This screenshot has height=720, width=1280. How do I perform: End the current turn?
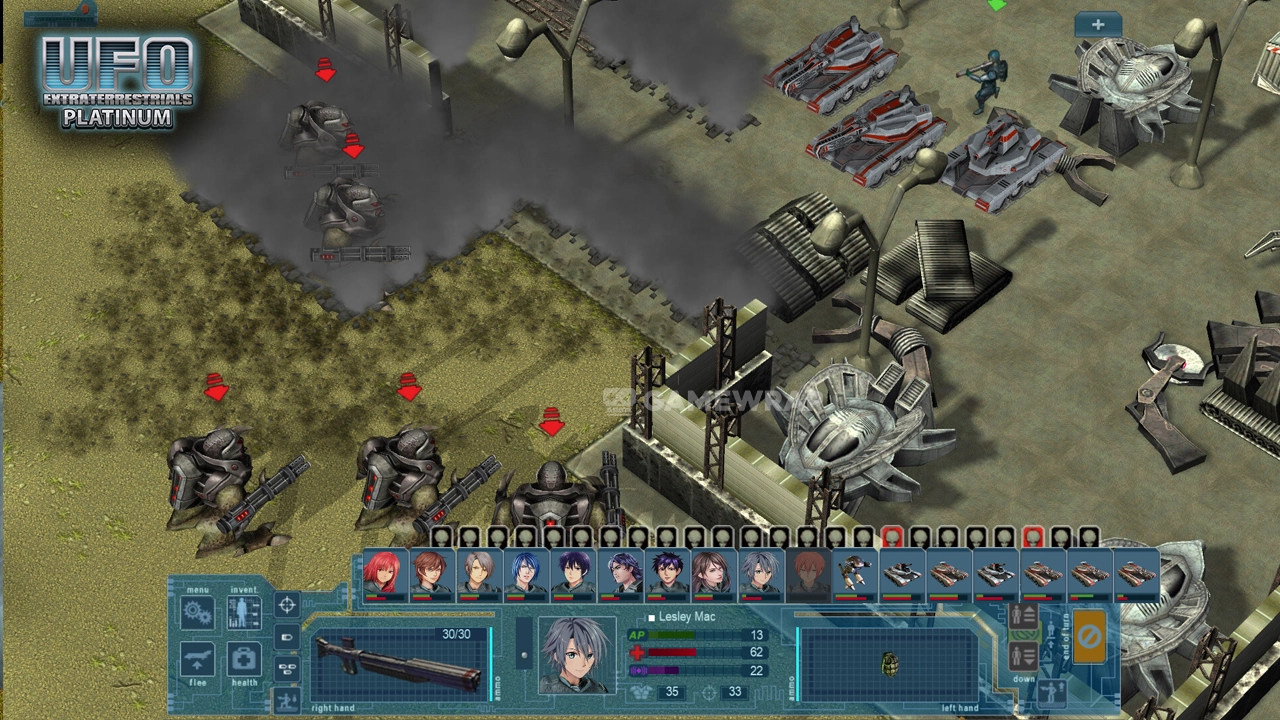(1089, 636)
